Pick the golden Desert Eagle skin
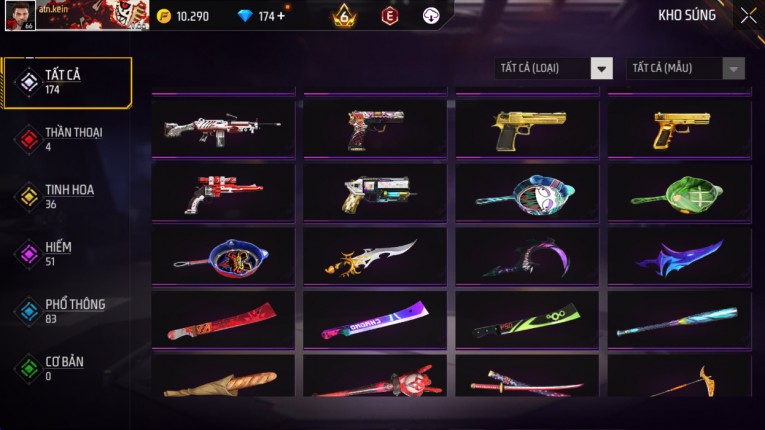This screenshot has width=765, height=430. pos(528,128)
